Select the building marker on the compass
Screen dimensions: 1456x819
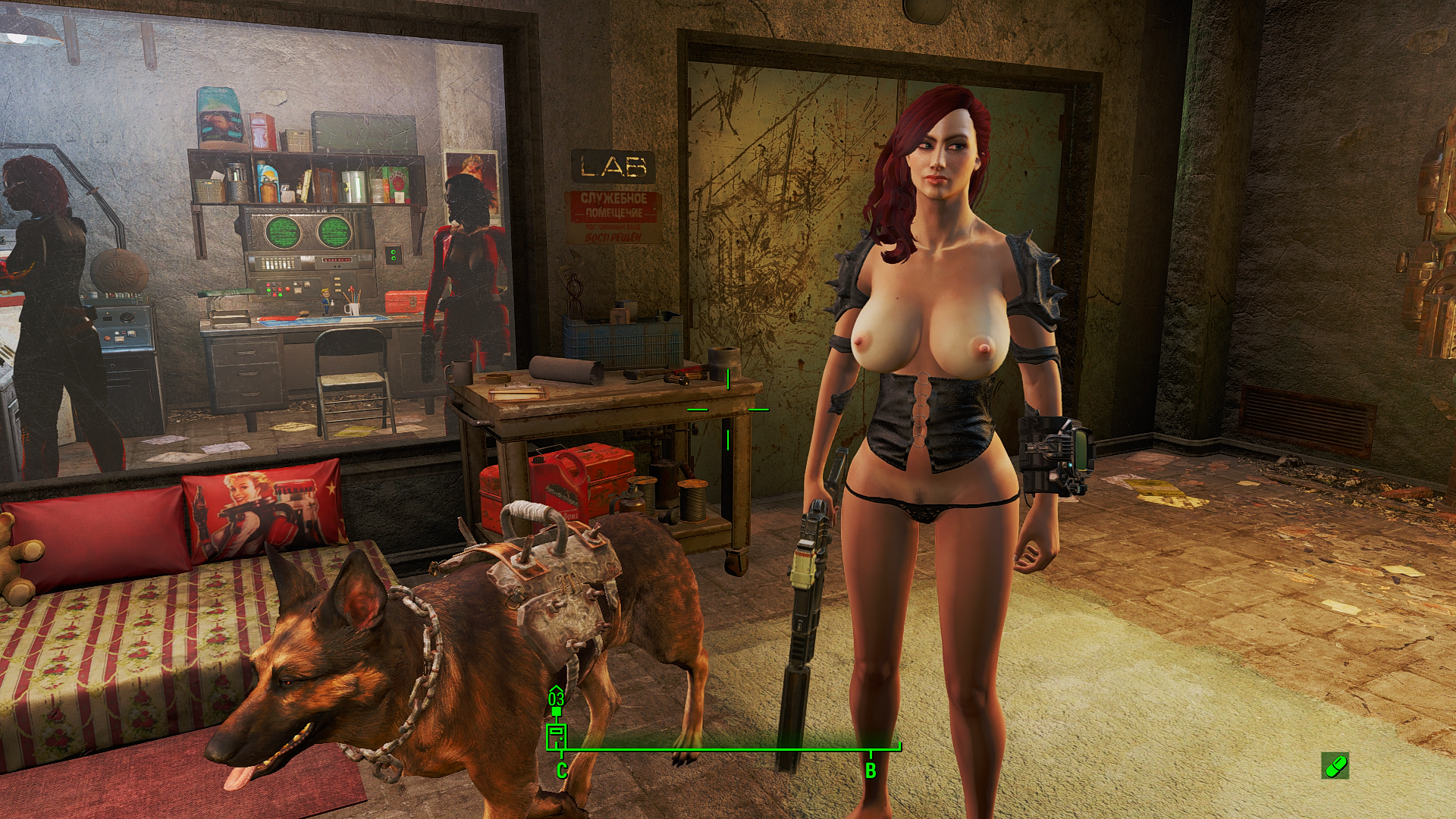pos(557,736)
